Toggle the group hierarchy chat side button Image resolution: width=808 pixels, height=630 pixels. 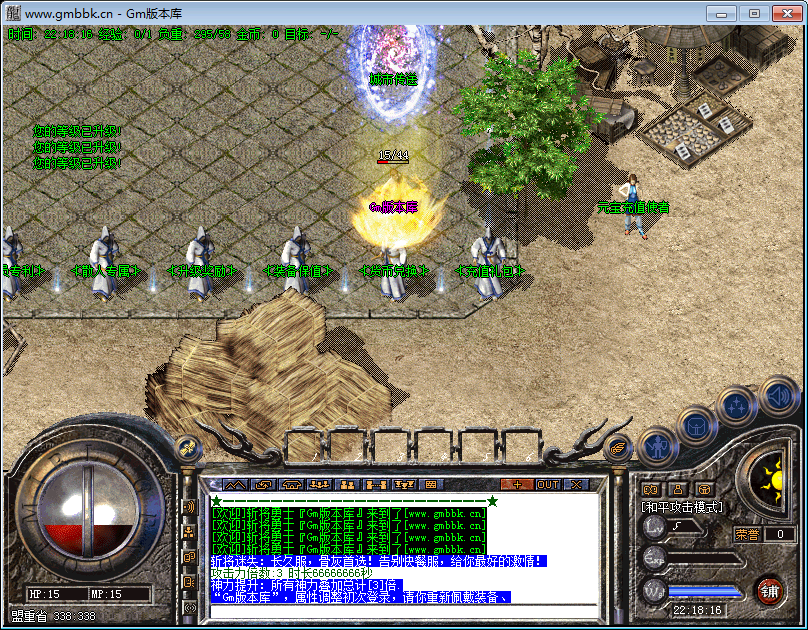coord(189,532)
